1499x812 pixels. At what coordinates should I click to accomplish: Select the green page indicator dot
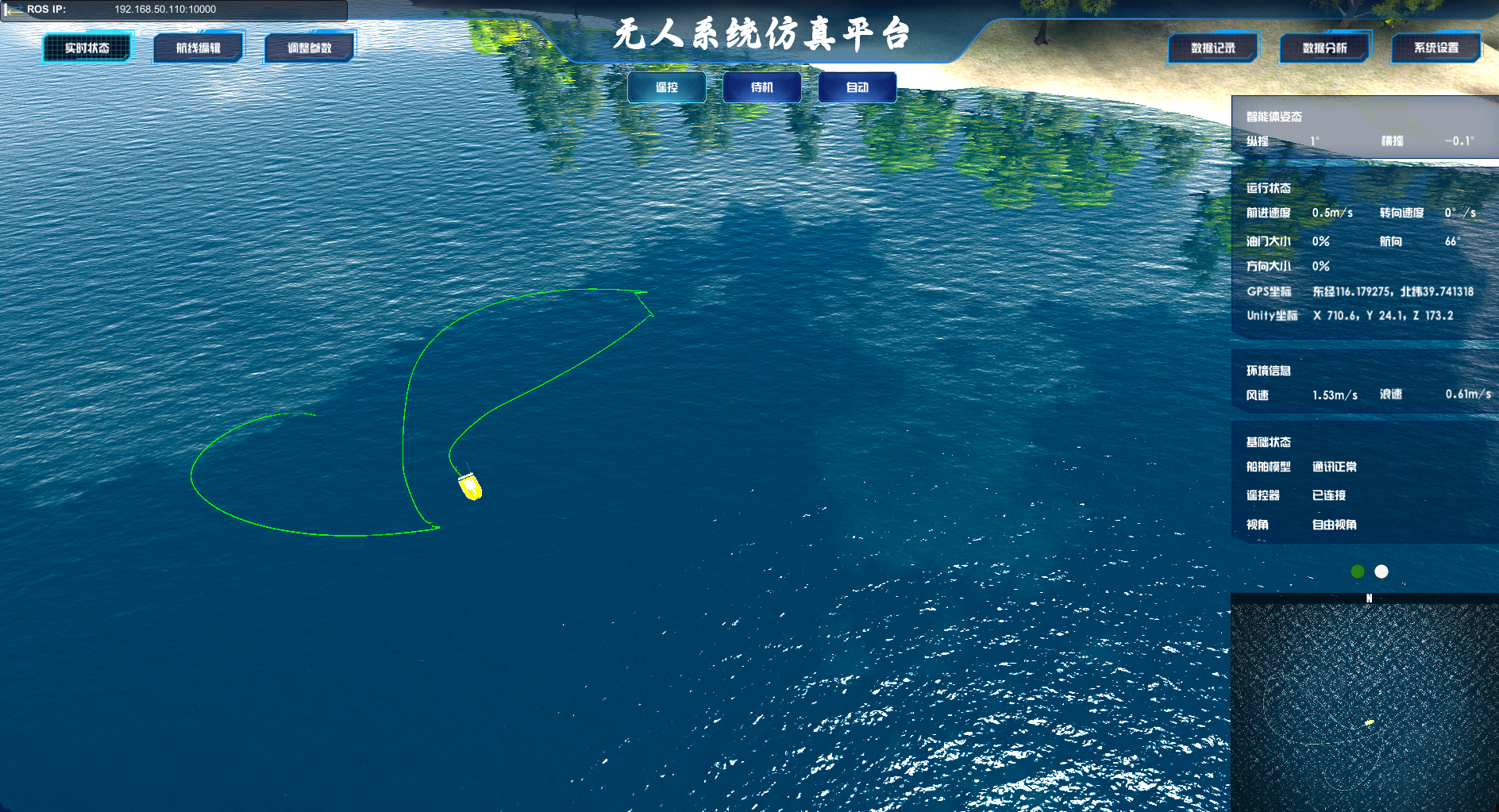coord(1356,570)
